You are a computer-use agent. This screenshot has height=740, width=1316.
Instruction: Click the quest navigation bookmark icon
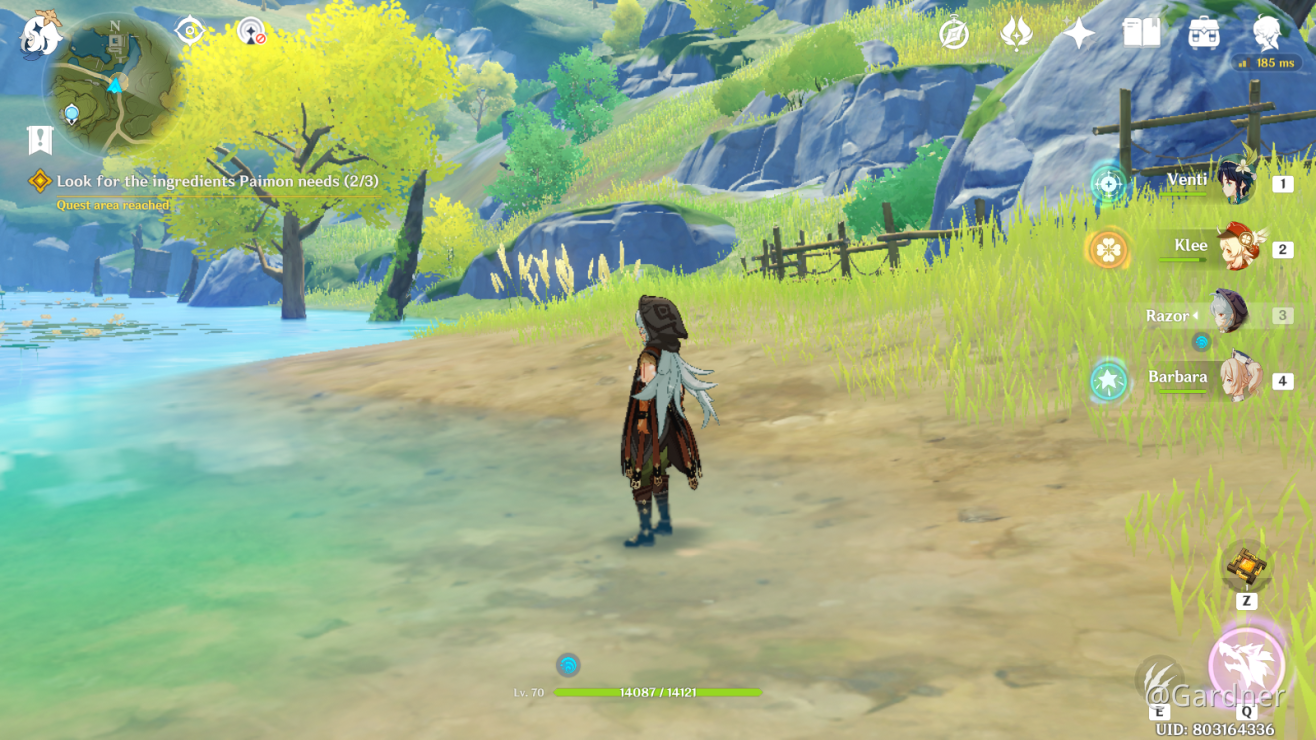click(x=40, y=140)
